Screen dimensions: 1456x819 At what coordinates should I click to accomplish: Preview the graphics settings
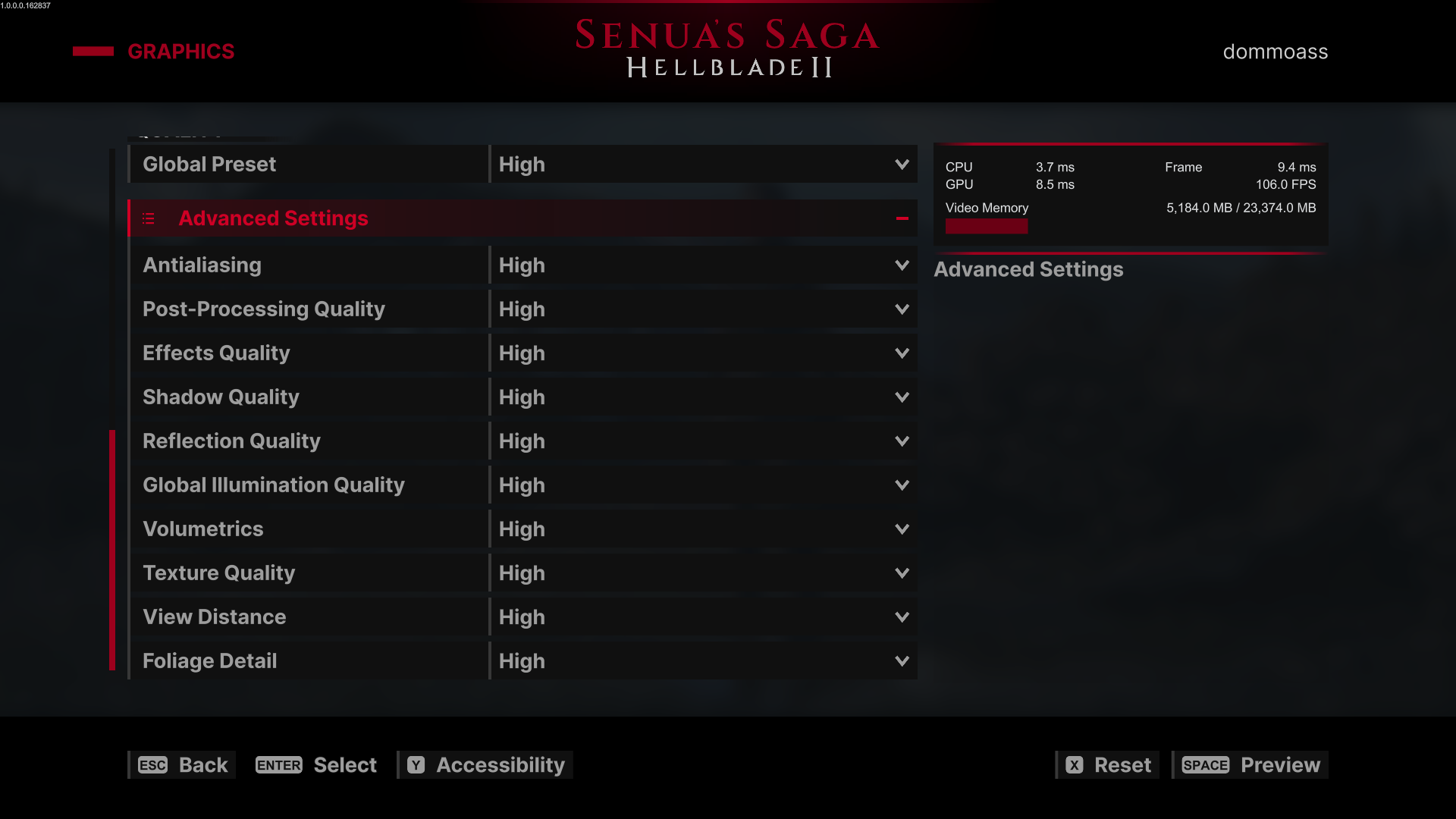(1250, 765)
